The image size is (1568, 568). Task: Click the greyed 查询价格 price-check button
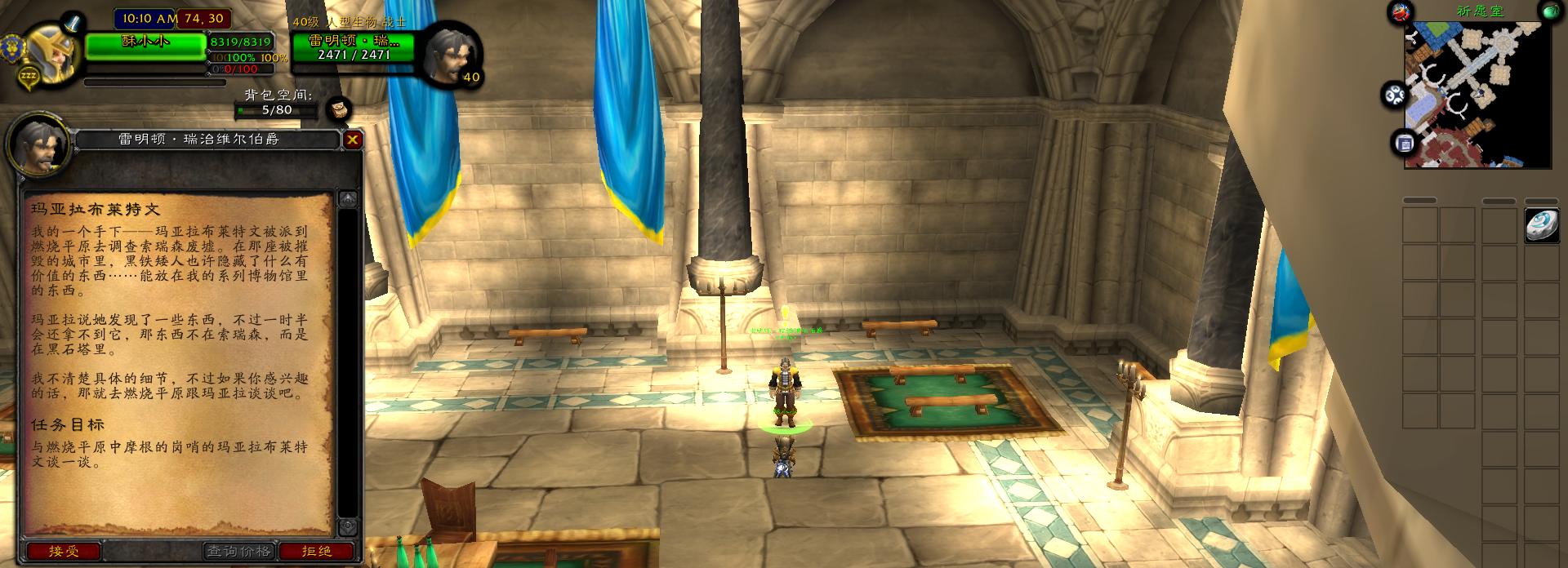[x=238, y=552]
